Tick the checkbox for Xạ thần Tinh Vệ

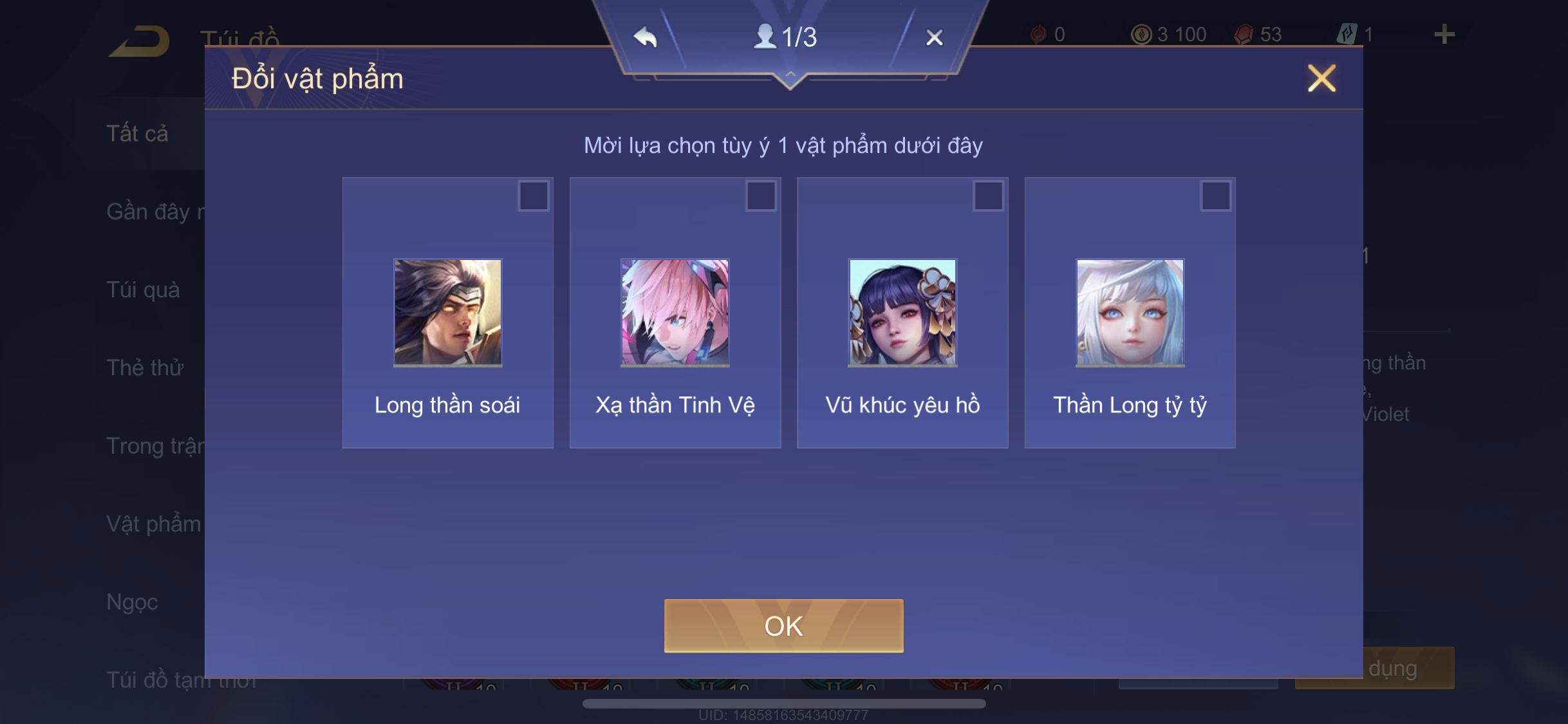(x=760, y=196)
